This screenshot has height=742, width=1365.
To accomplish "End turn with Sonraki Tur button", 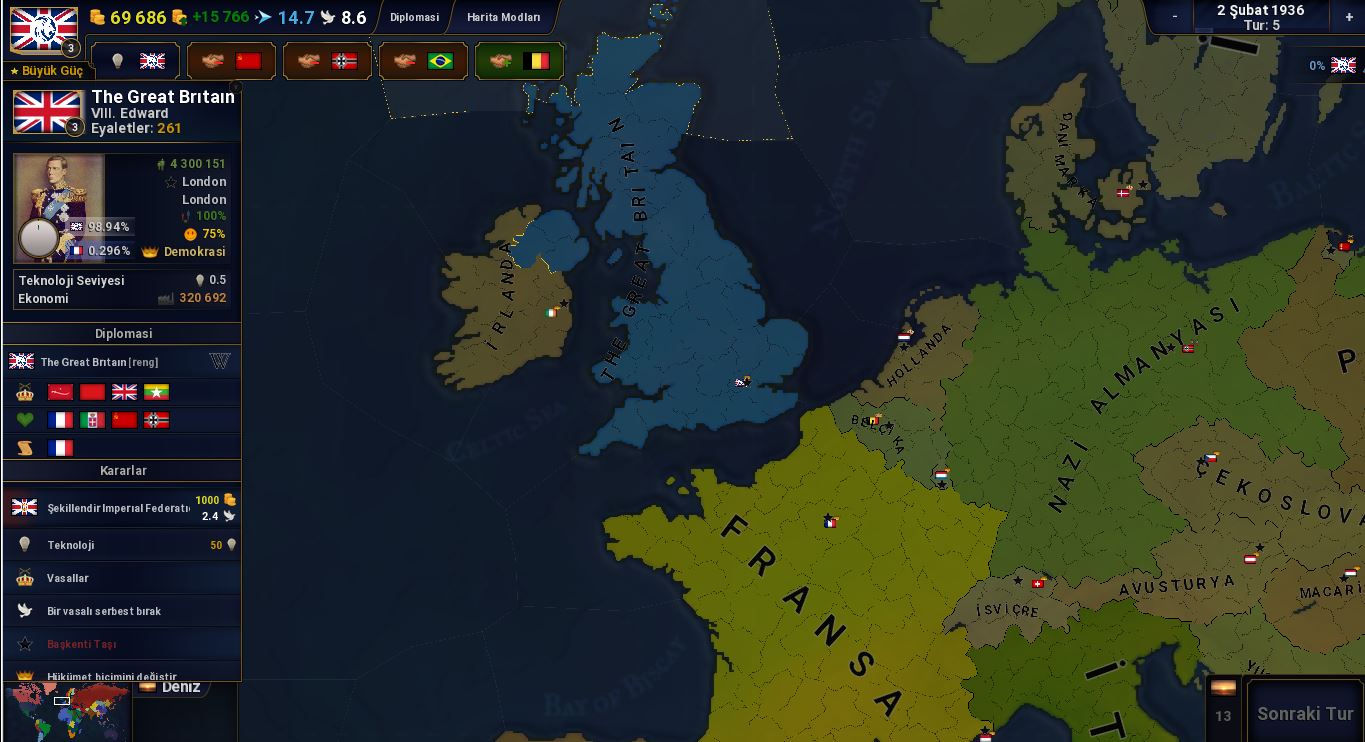I will 1304,713.
